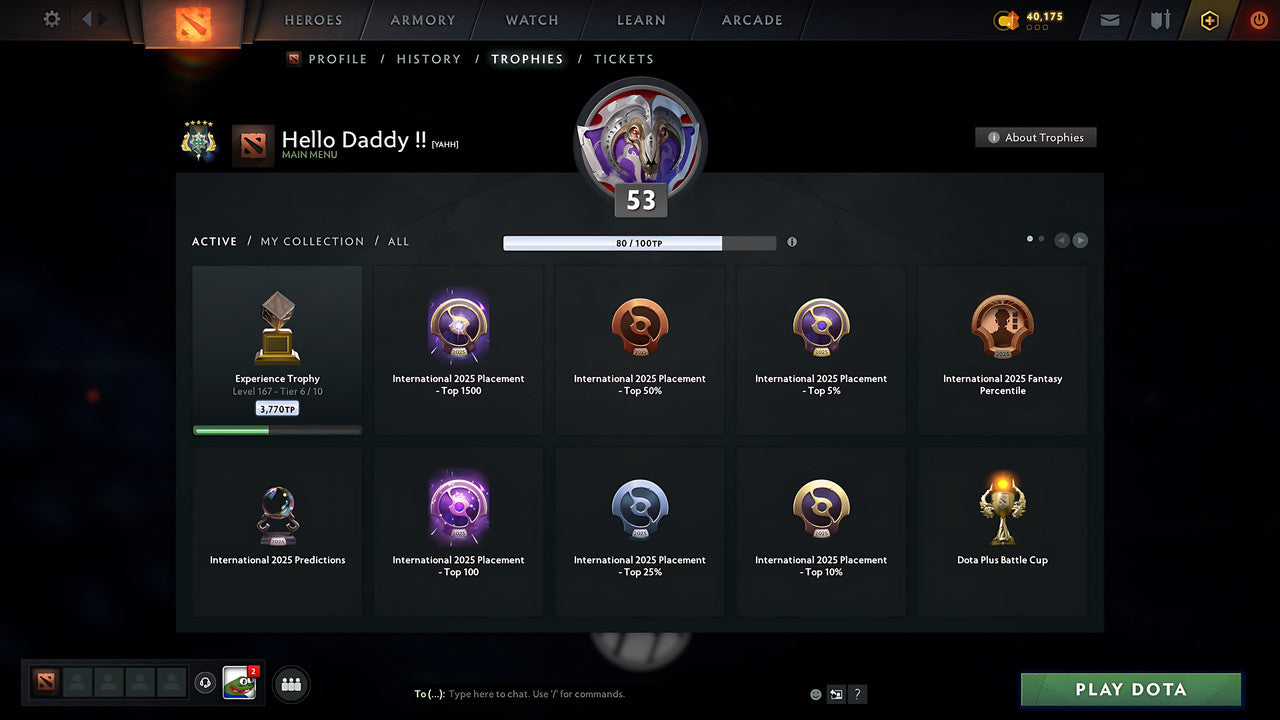
Task: Click the right pagination arrow for trophy pages
Action: click(1080, 240)
